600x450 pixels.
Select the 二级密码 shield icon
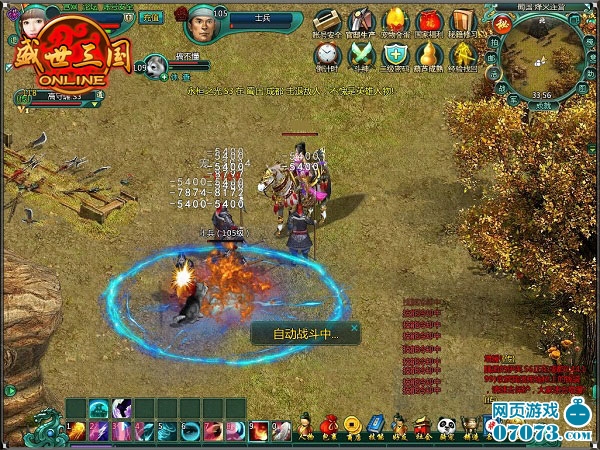coord(395,54)
